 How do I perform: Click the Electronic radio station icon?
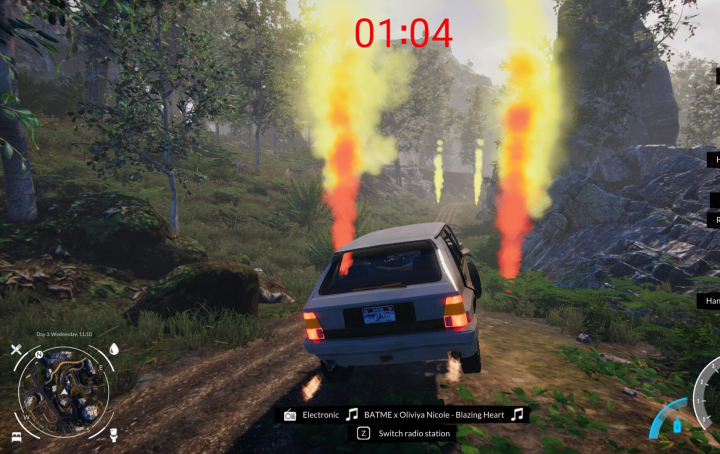tap(290, 414)
